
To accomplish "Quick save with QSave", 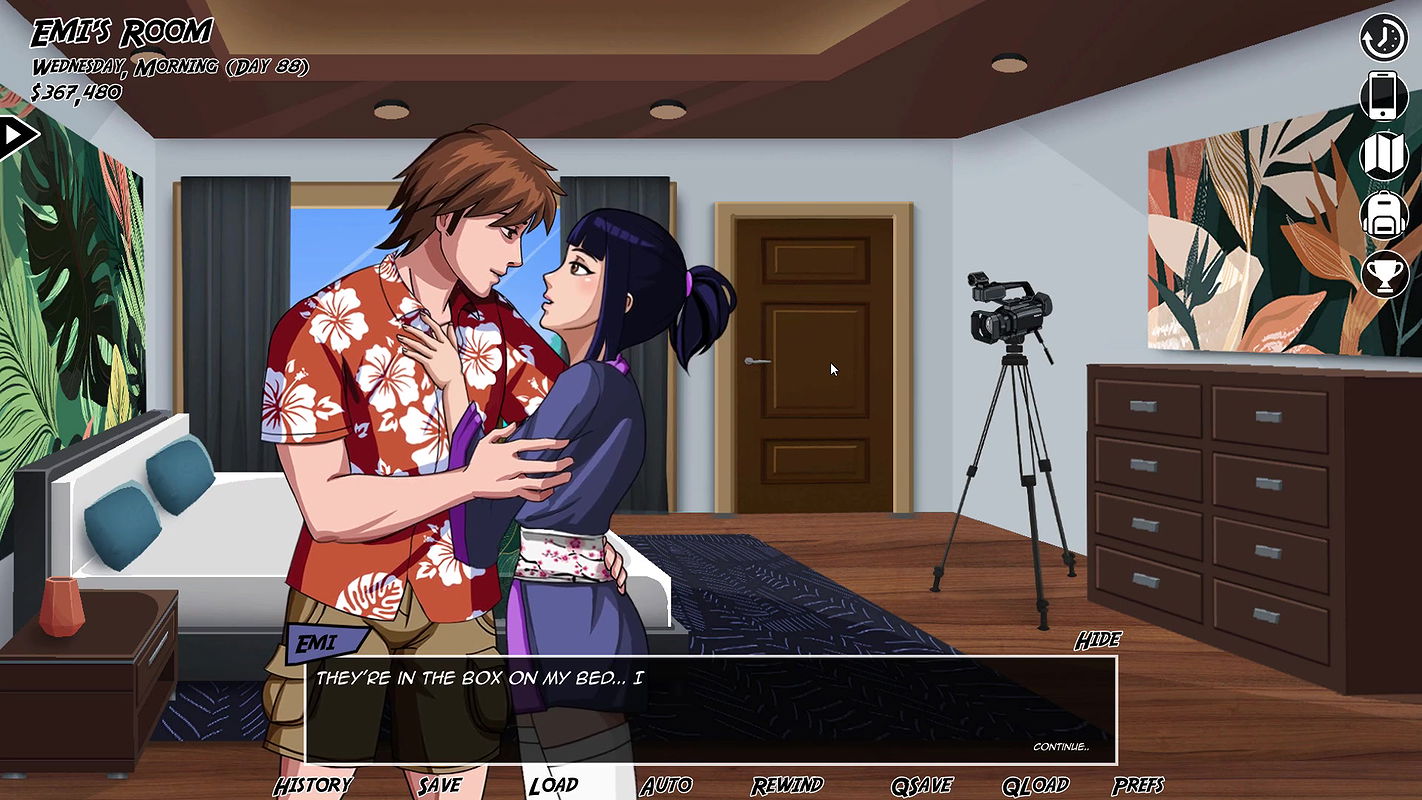I will (921, 785).
